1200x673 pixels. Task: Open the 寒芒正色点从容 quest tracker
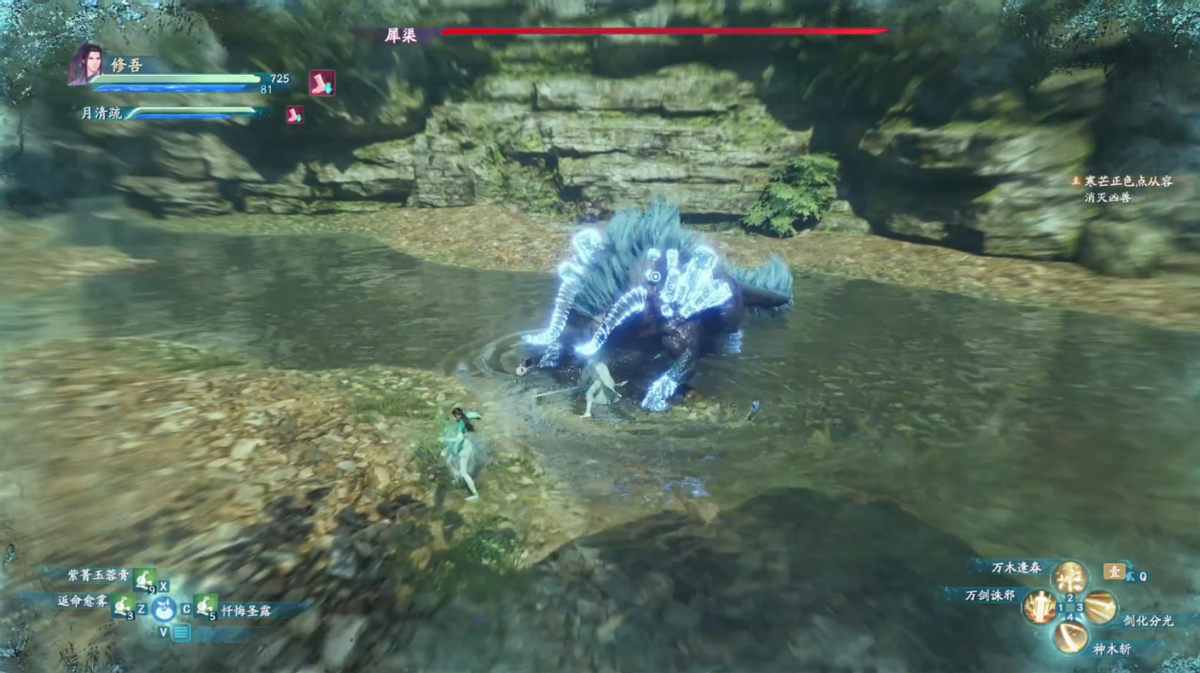[1127, 181]
